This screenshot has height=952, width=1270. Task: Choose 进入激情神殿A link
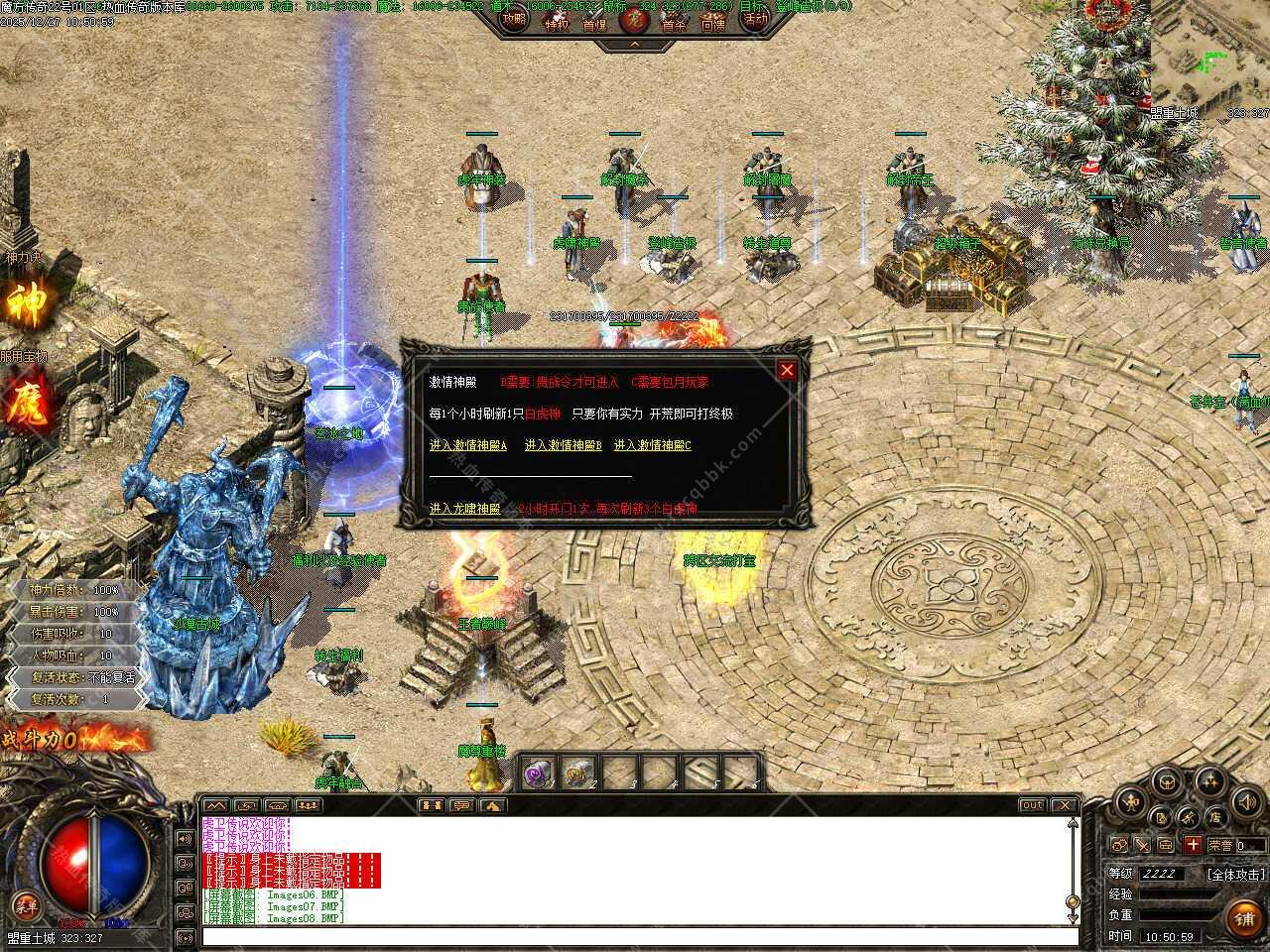[468, 446]
